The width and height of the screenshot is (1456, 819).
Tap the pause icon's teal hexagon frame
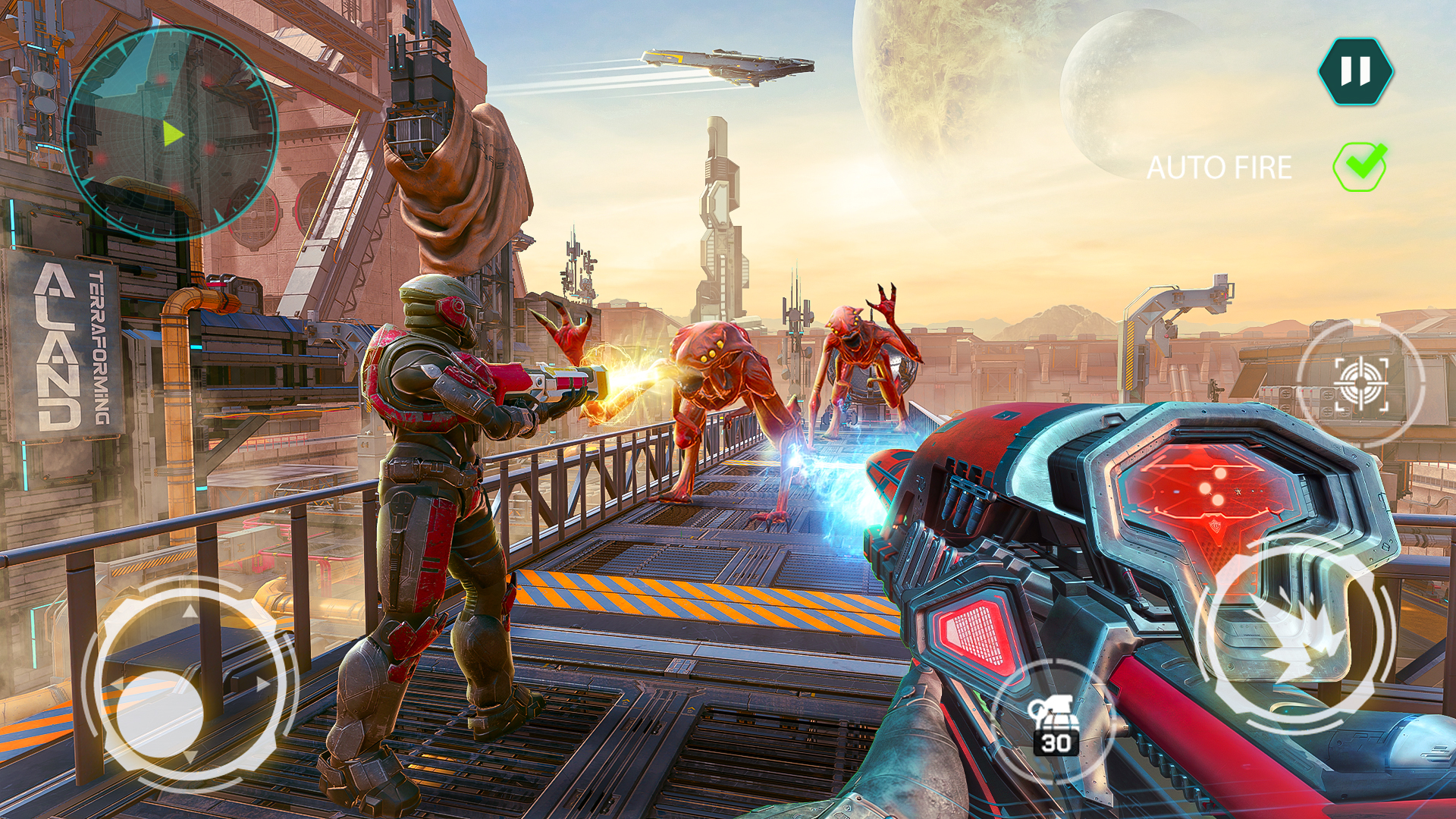(1357, 72)
